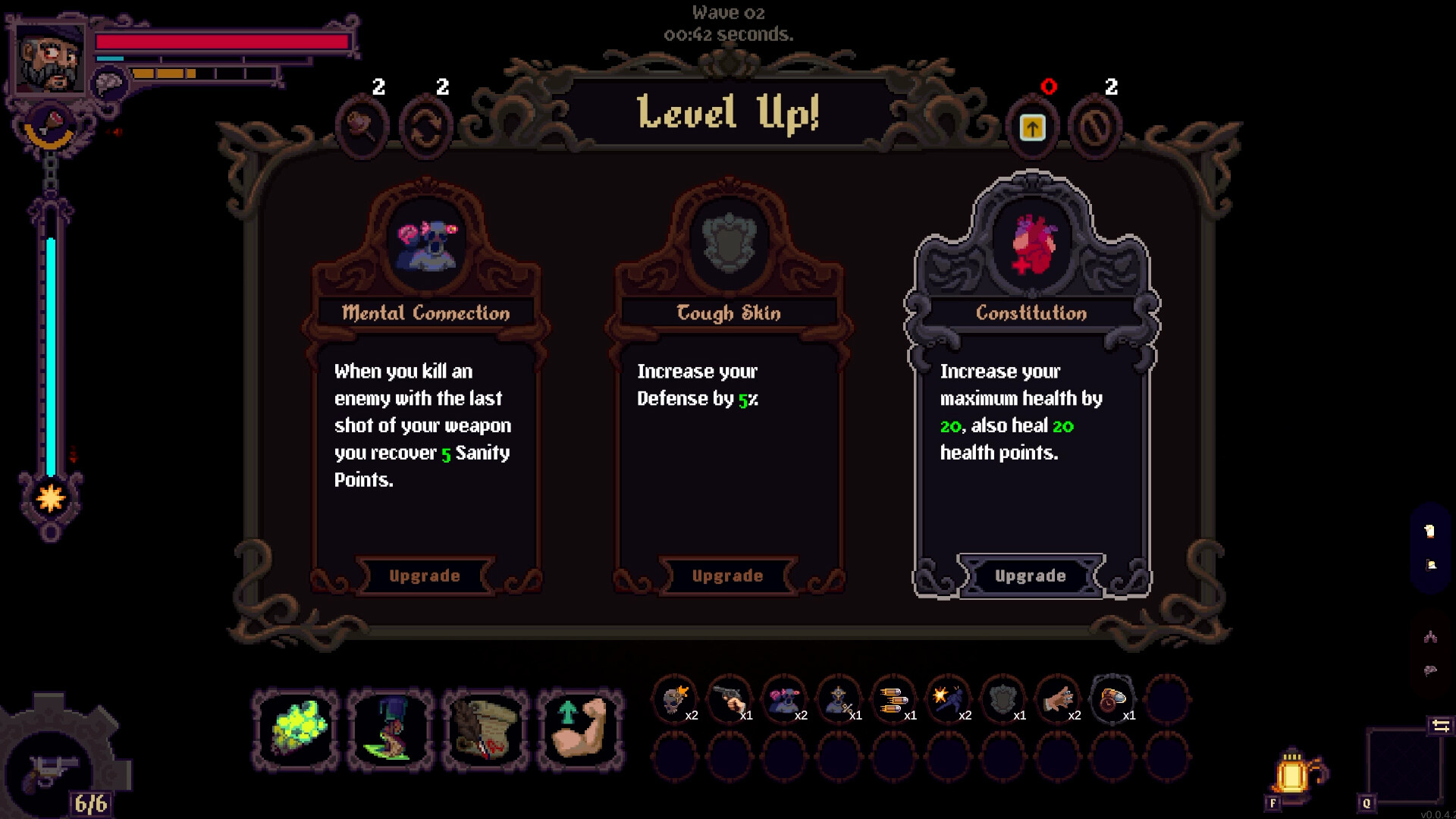Click the flexing arm stat-boost icon
This screenshot has height=819, width=1456.
click(579, 730)
